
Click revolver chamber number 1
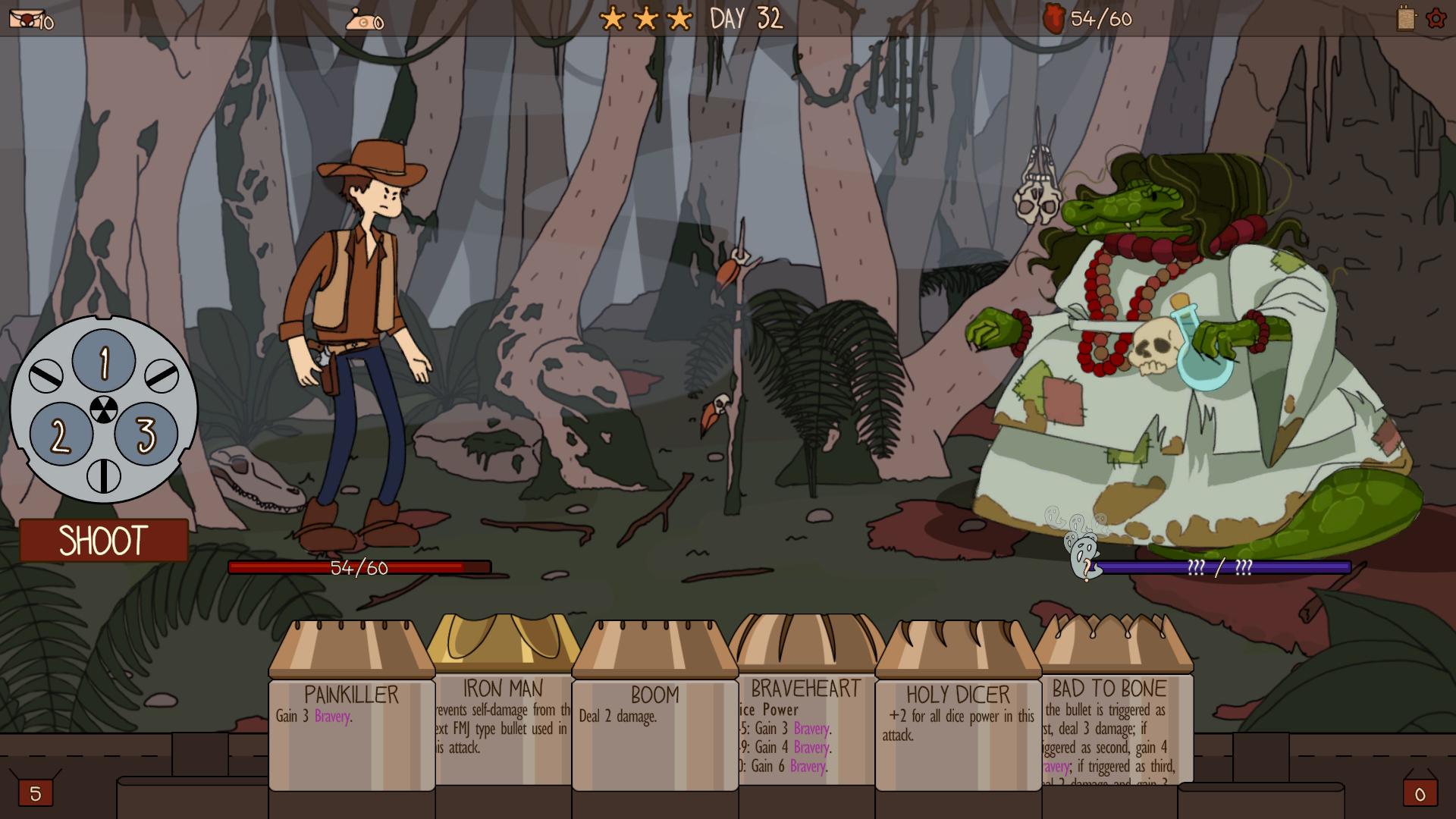tap(104, 361)
